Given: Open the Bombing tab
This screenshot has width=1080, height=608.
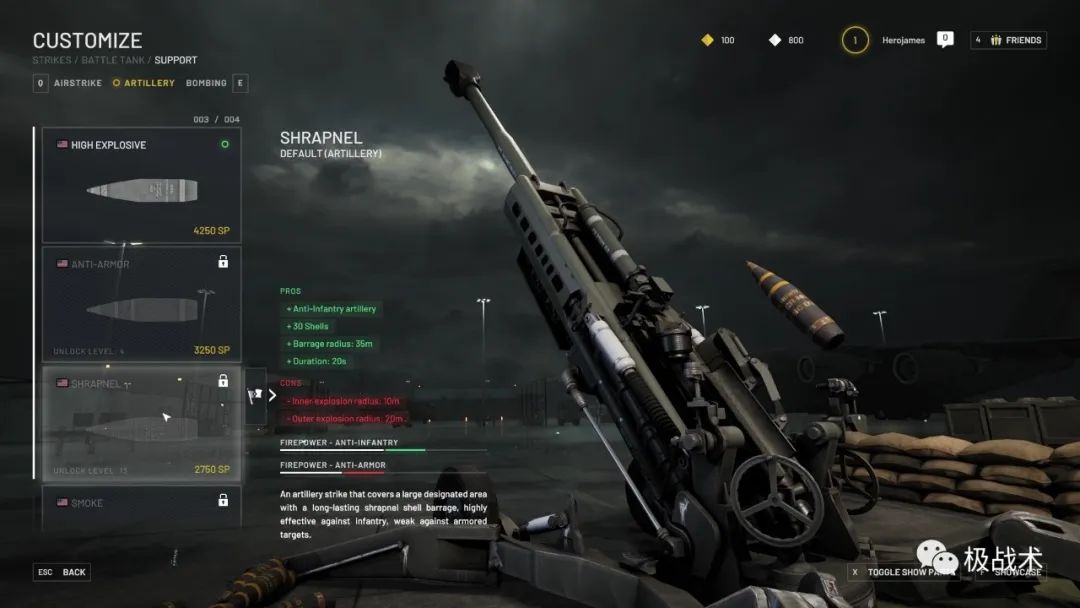Looking at the screenshot, I should click(x=207, y=83).
